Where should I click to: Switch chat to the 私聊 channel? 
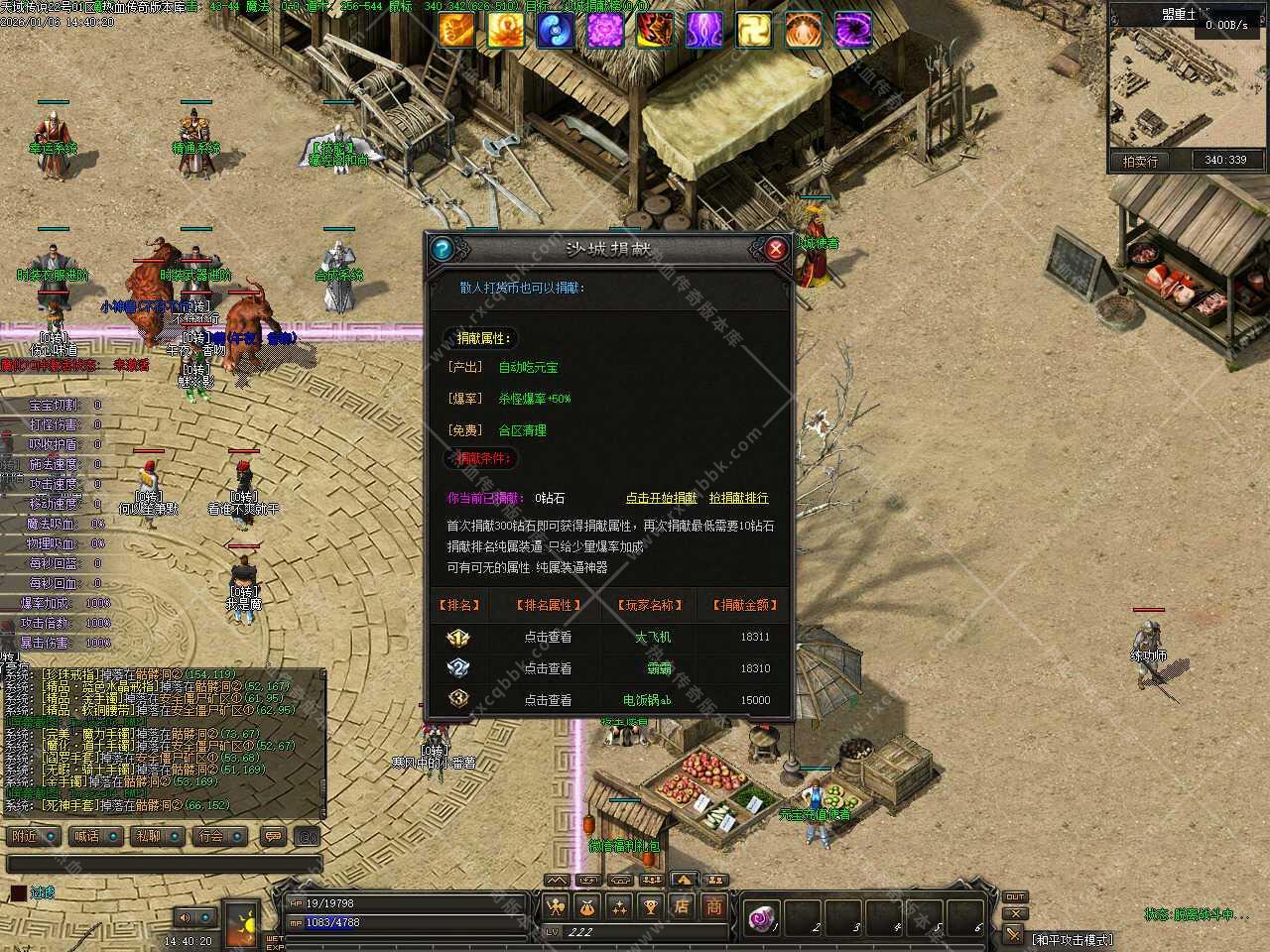point(159,836)
